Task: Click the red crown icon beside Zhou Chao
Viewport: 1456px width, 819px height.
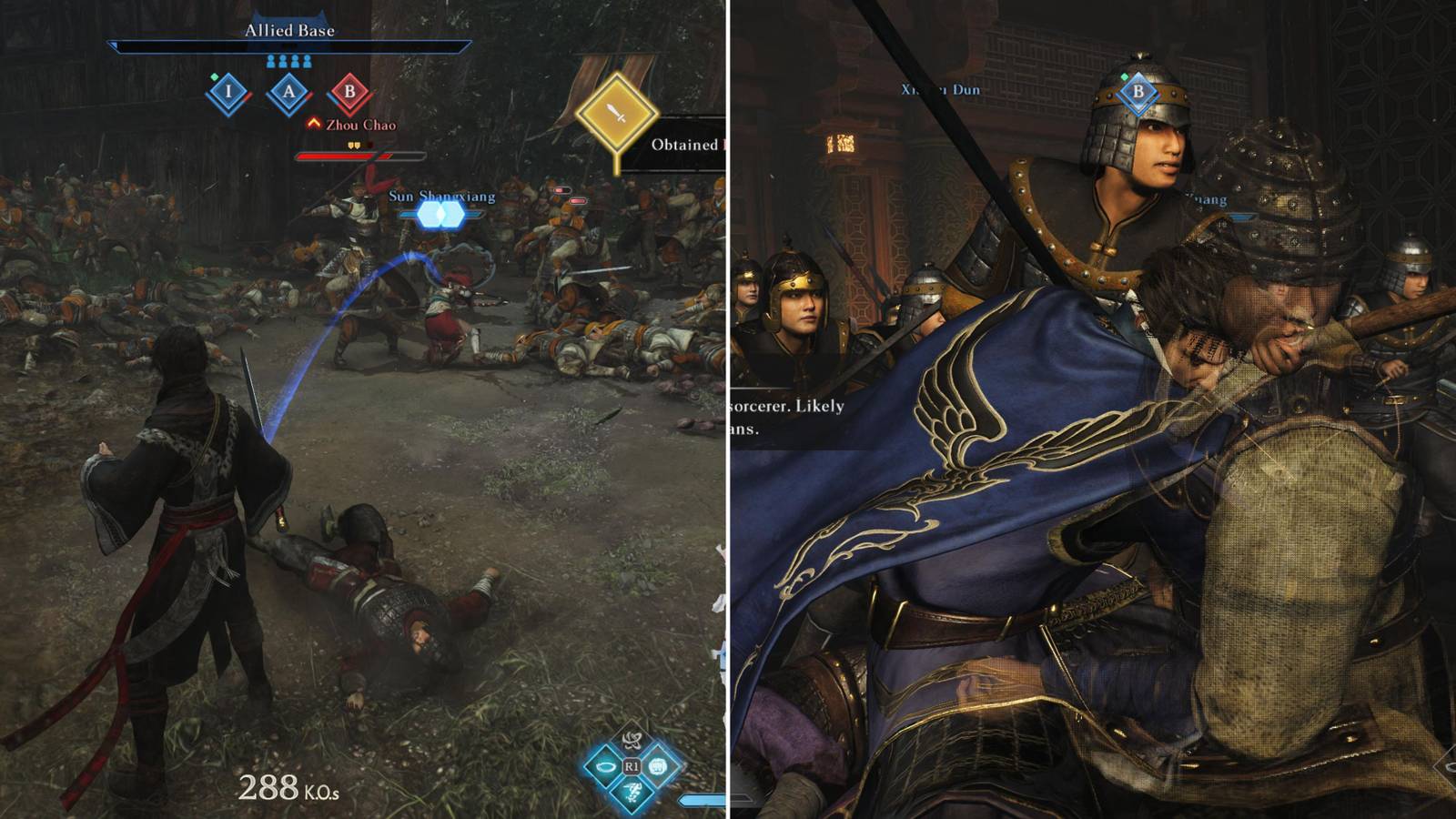Action: click(313, 124)
